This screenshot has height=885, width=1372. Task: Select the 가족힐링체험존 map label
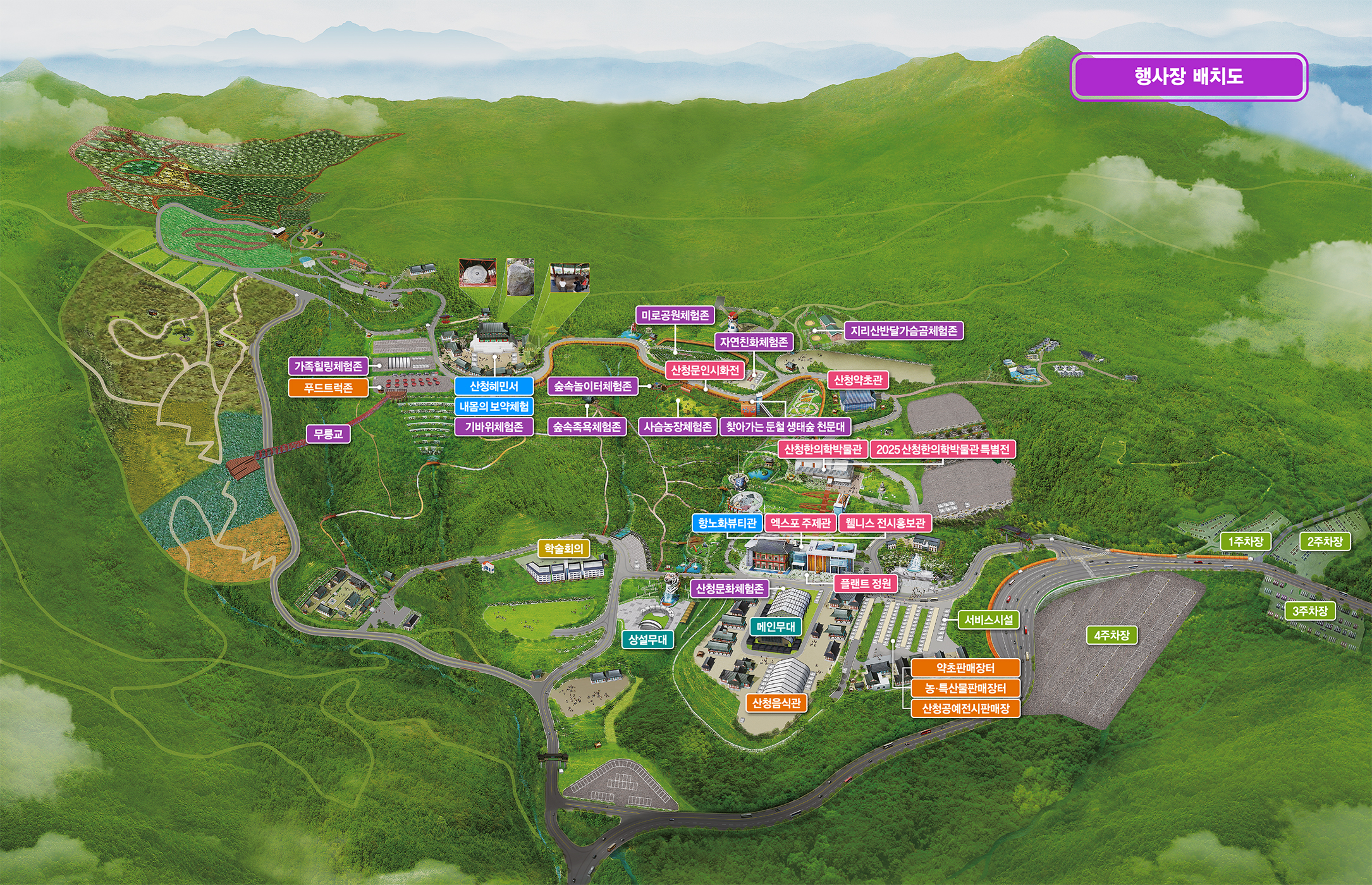[328, 366]
